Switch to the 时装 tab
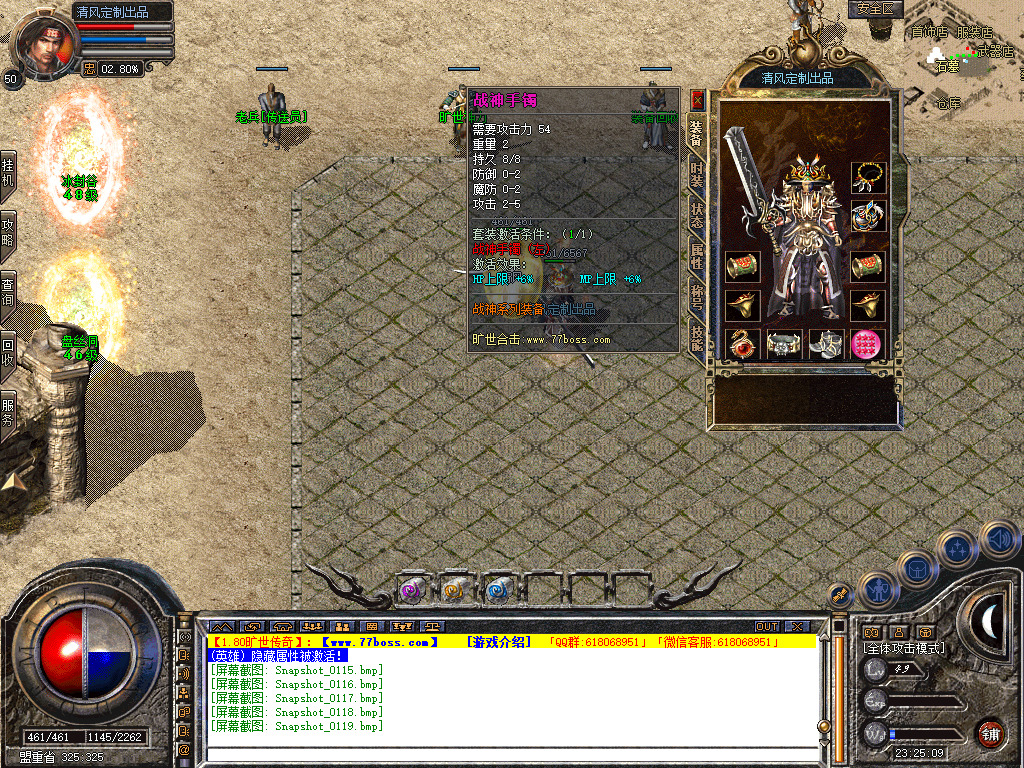The image size is (1024, 768). (697, 175)
